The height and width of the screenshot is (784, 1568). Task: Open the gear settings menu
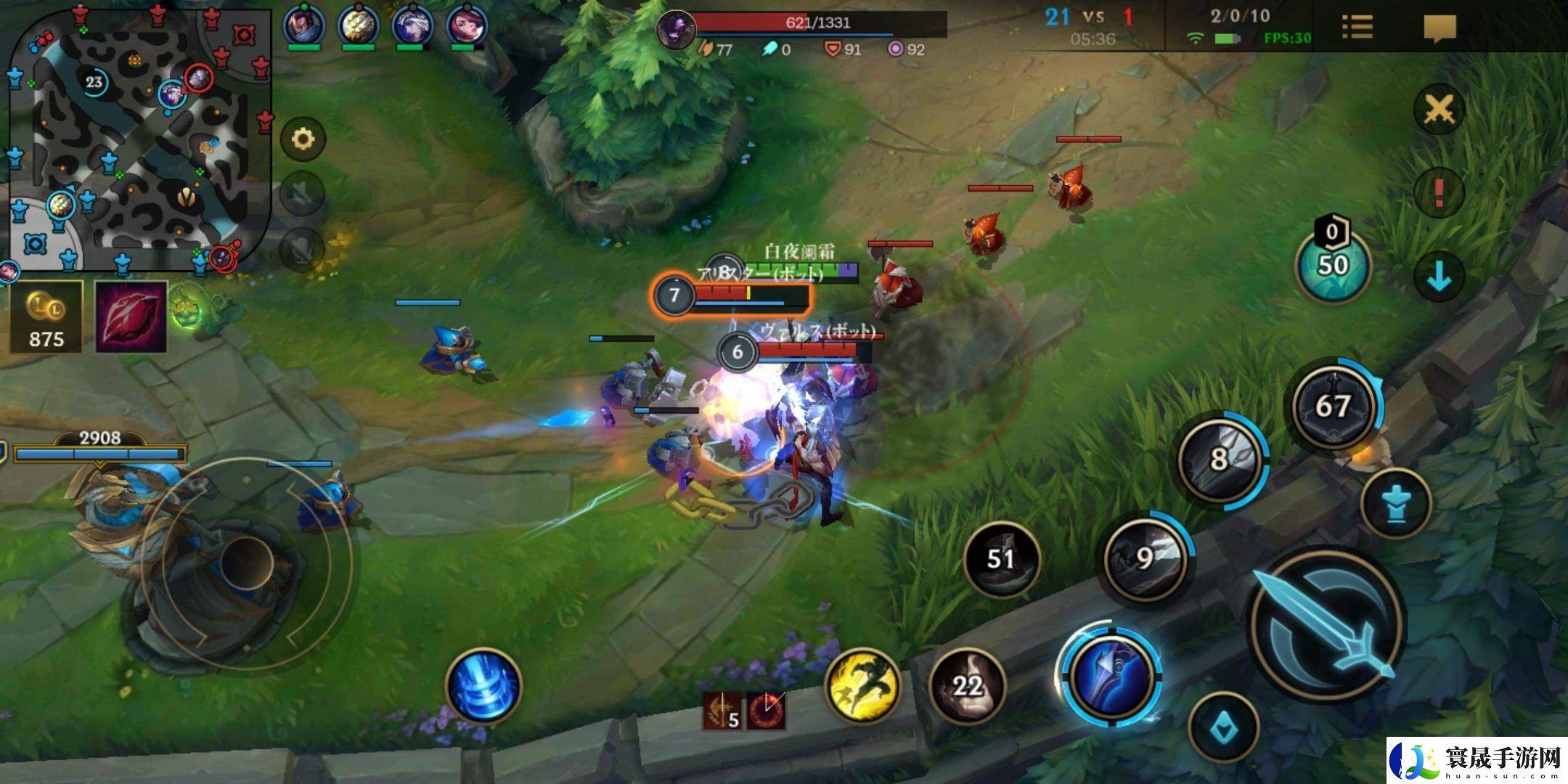tap(303, 138)
